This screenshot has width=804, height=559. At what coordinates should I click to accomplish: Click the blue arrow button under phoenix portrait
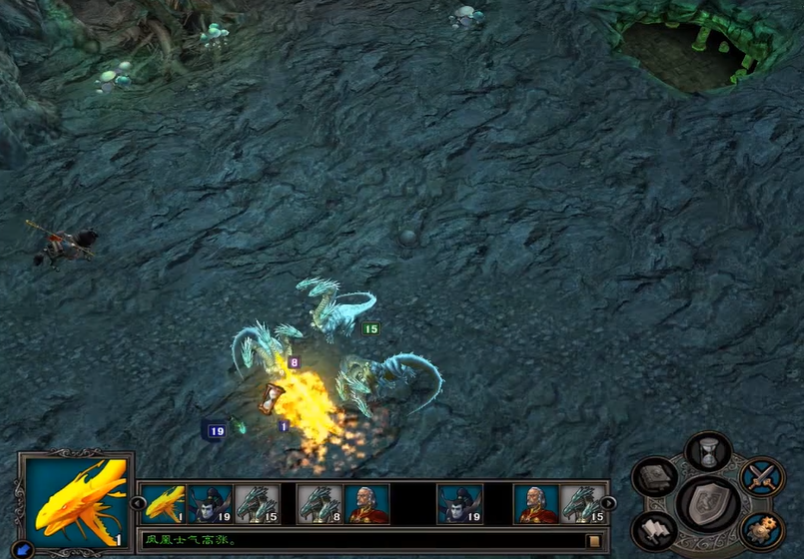(24, 548)
